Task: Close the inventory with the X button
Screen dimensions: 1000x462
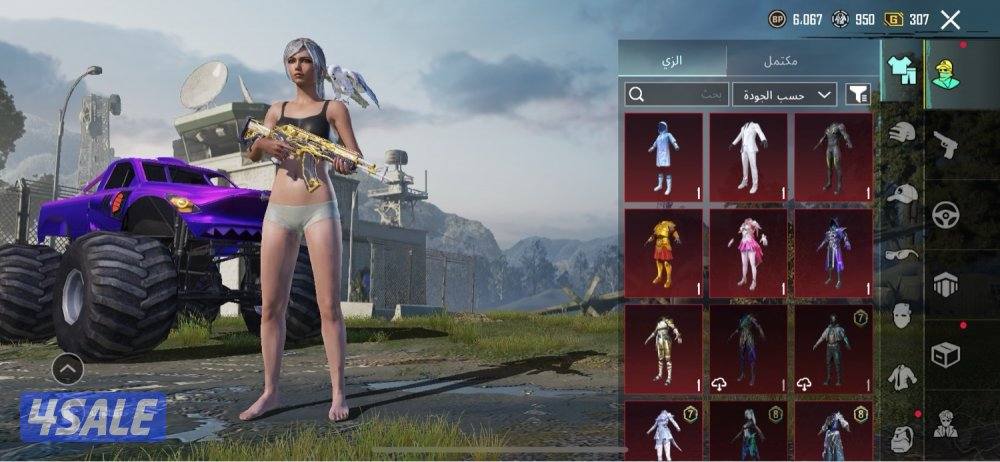Action: pos(950,19)
